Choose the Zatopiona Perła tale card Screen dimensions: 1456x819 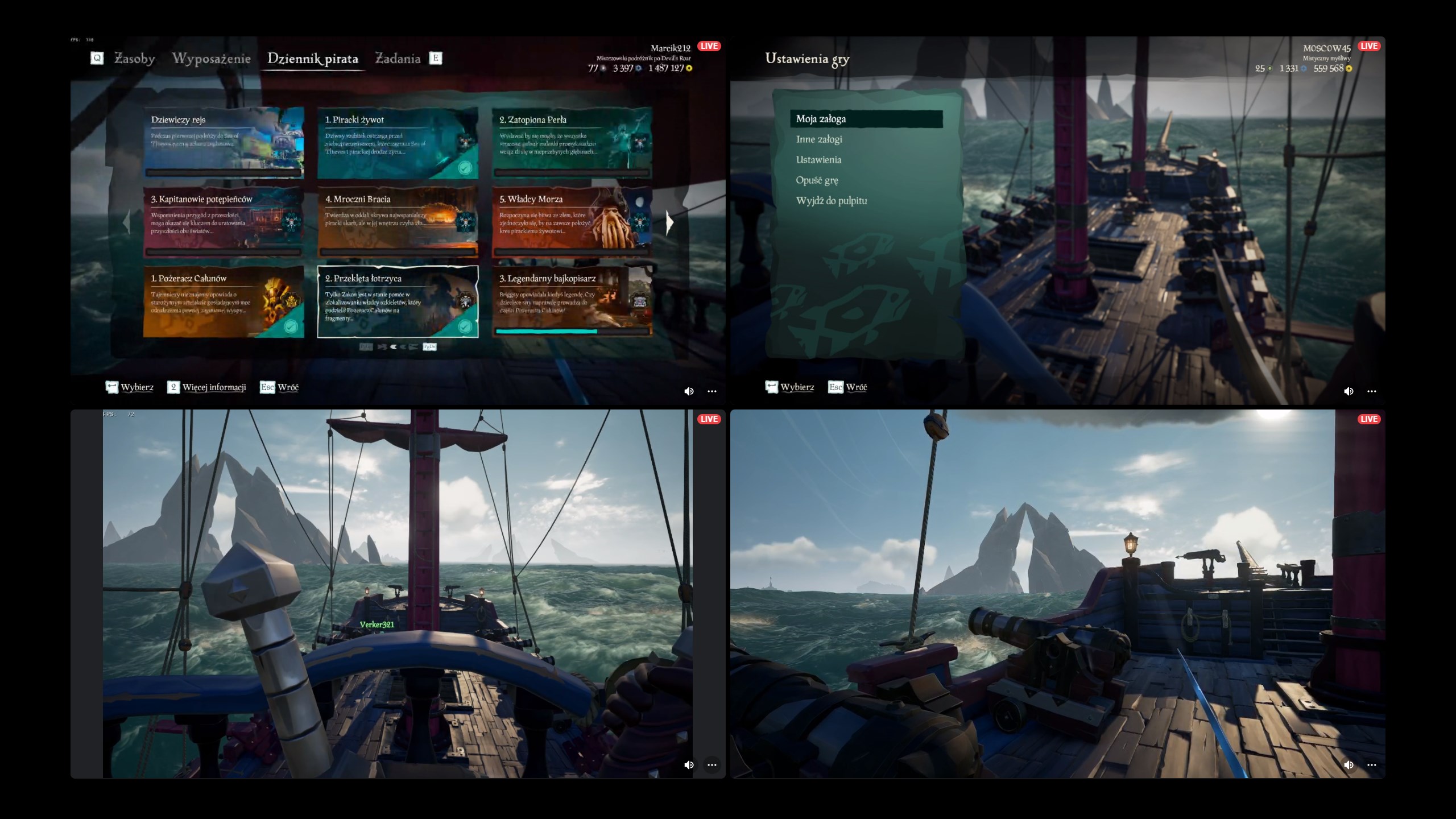tap(572, 143)
